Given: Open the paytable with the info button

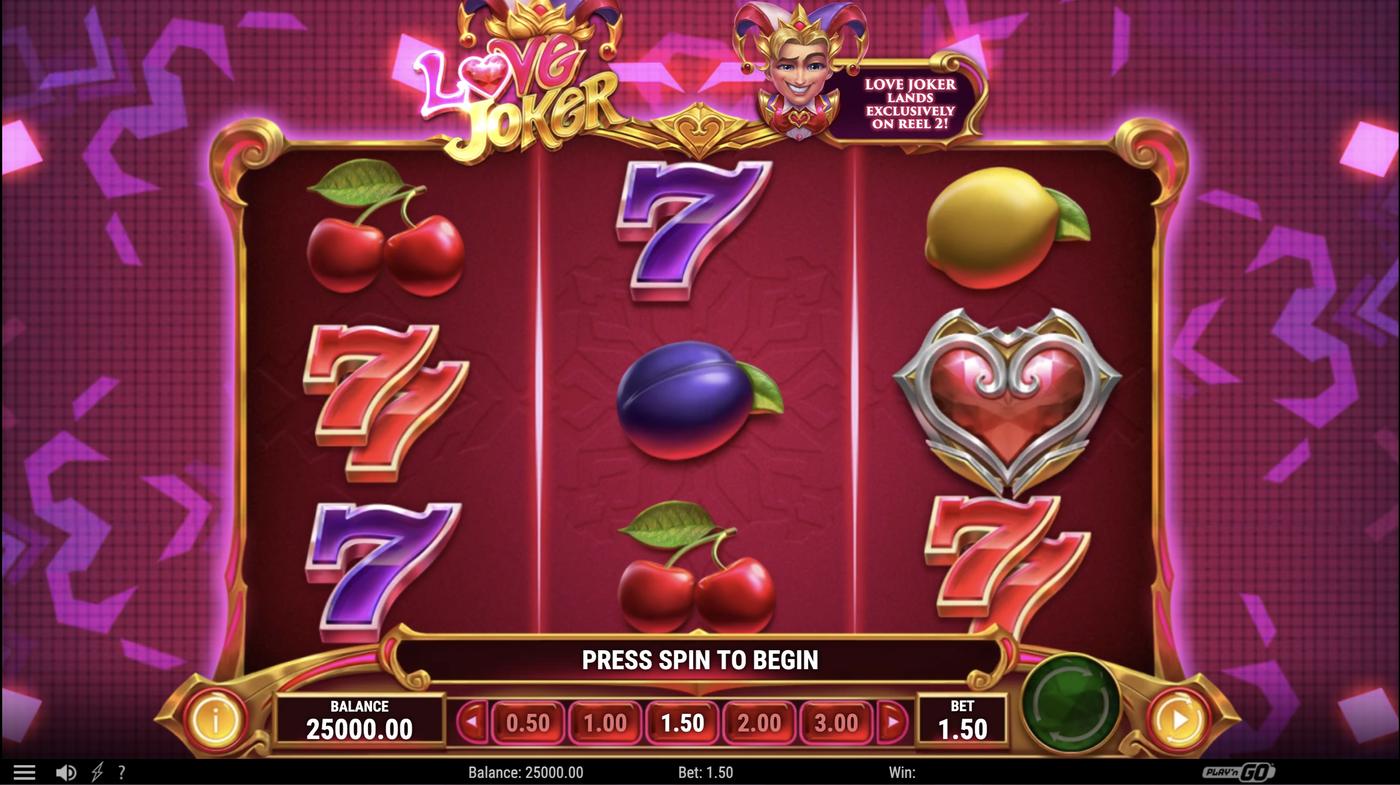Looking at the screenshot, I should (x=216, y=717).
